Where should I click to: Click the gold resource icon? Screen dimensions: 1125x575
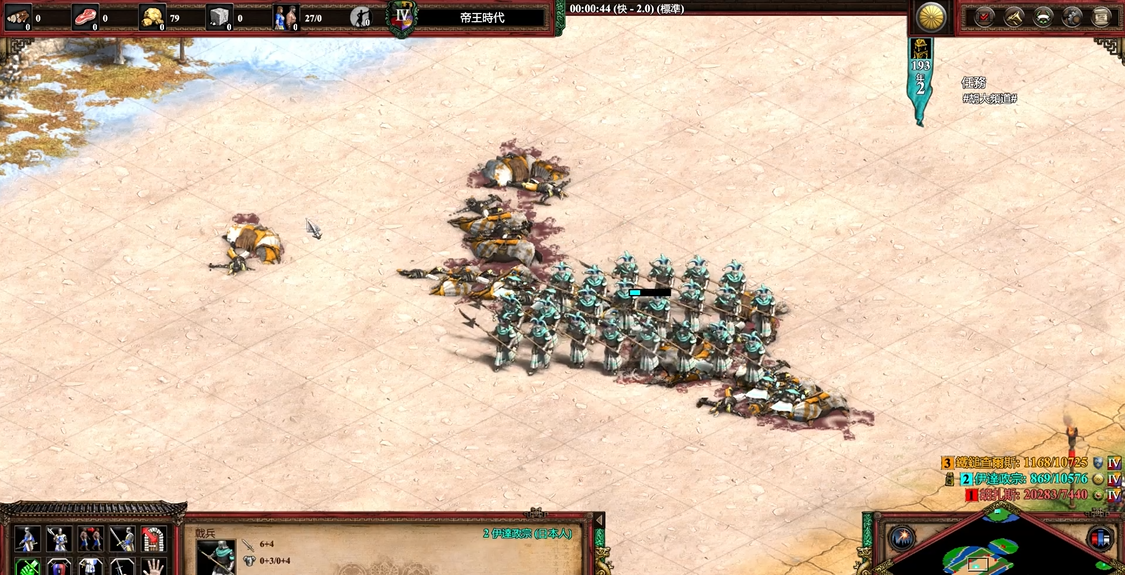coord(151,17)
